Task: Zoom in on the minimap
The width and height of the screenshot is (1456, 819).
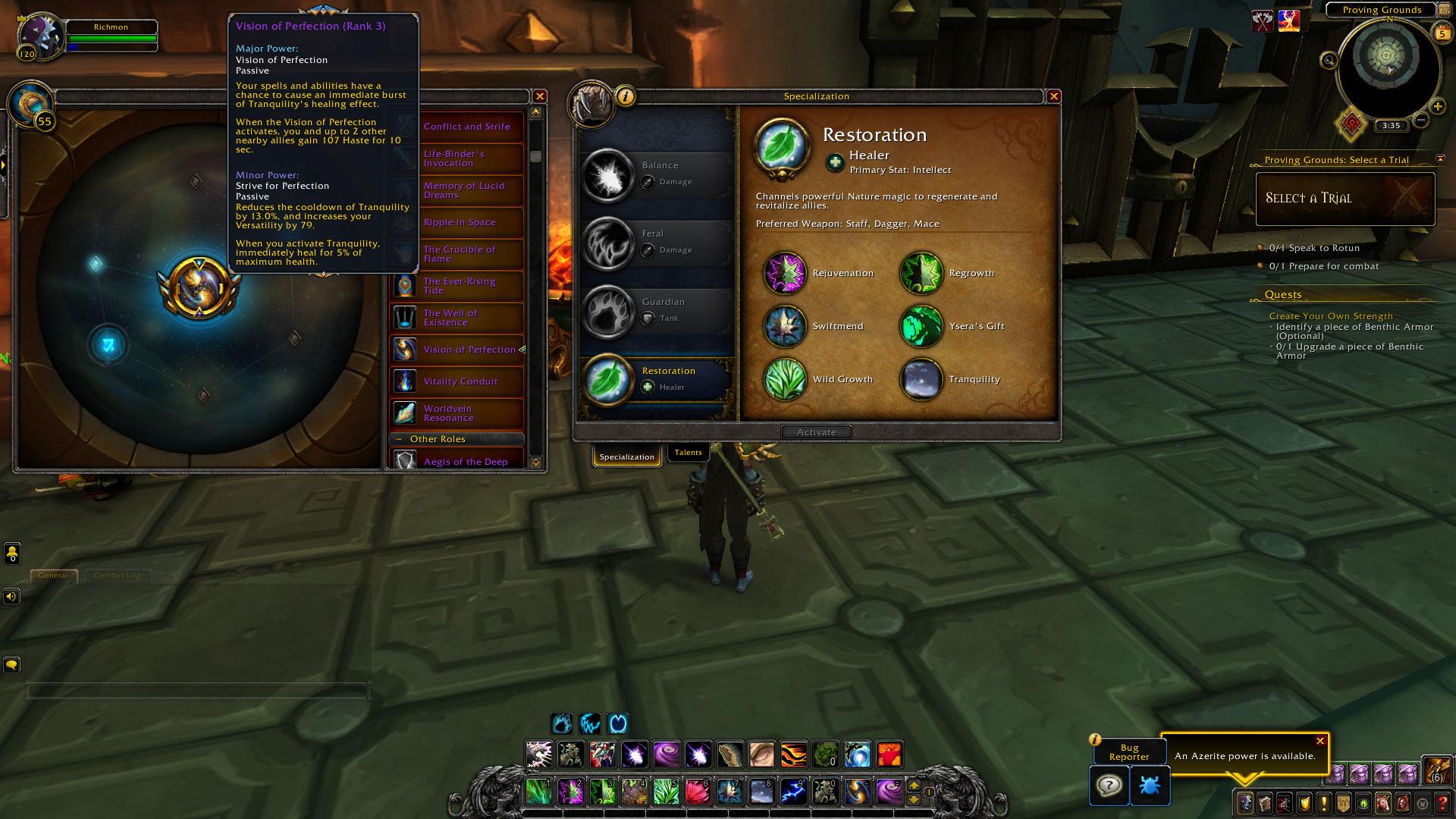Action: (1437, 107)
